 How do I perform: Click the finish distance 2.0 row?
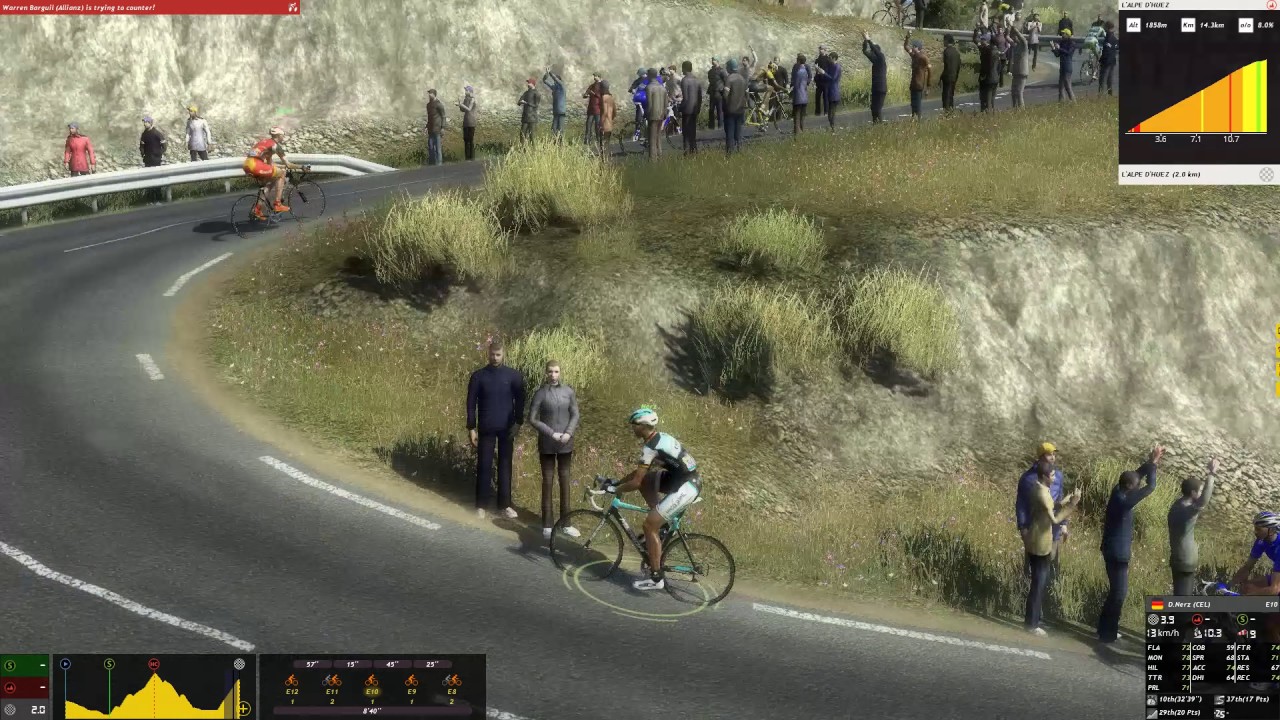pos(24,709)
